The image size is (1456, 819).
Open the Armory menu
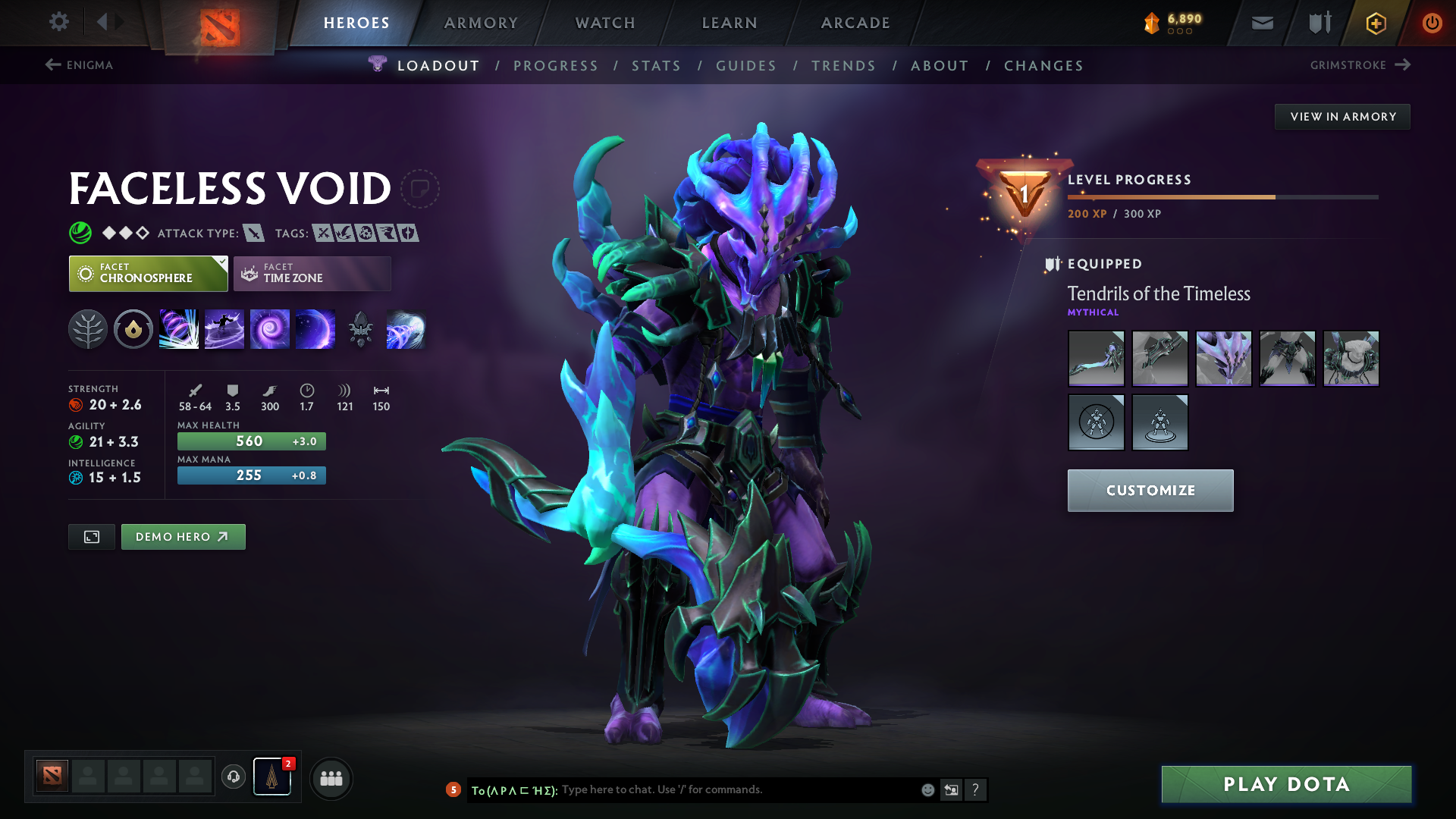(x=481, y=23)
